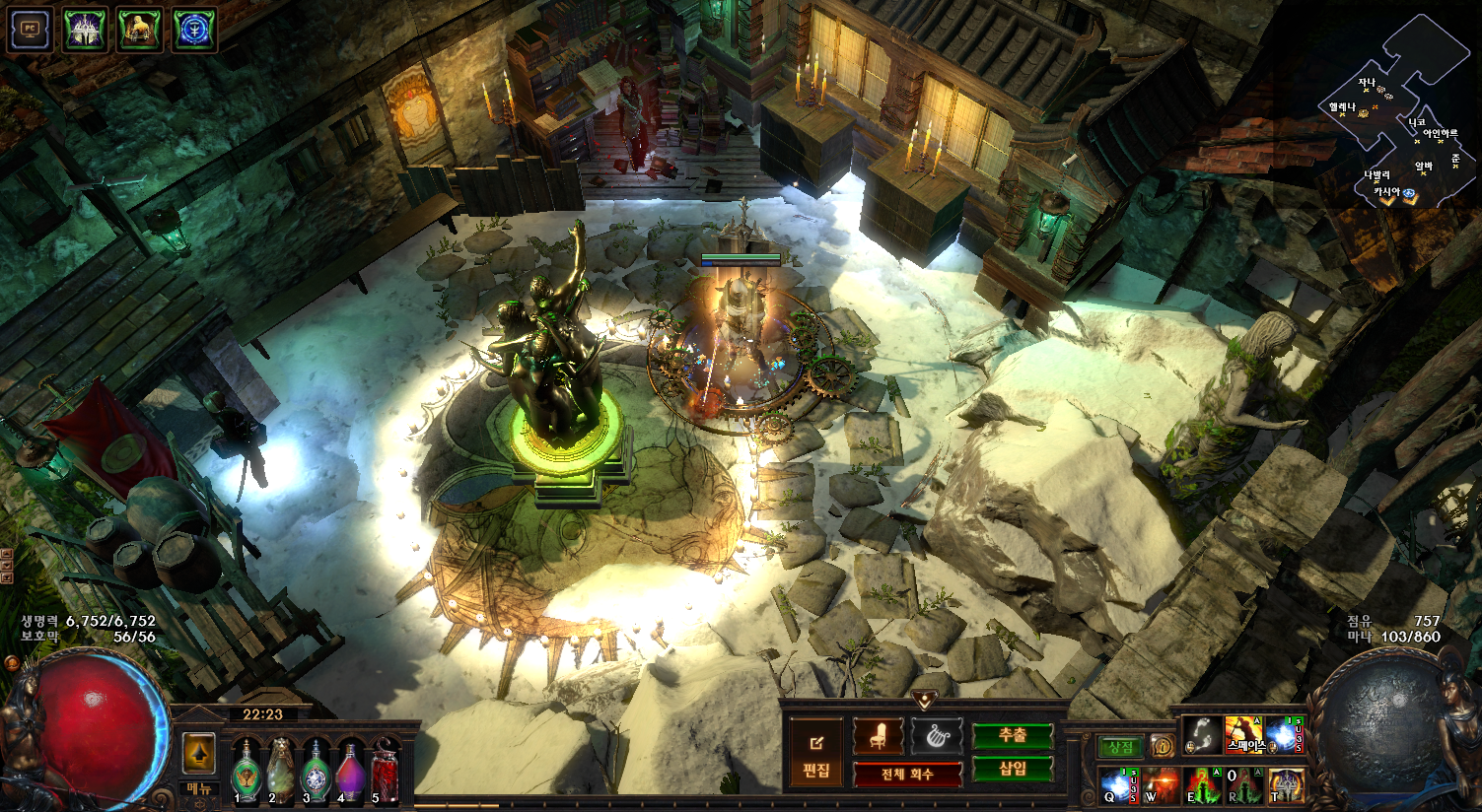The height and width of the screenshot is (812, 1482).
Task: Open the 메뉴 menu button
Action: pos(199,789)
